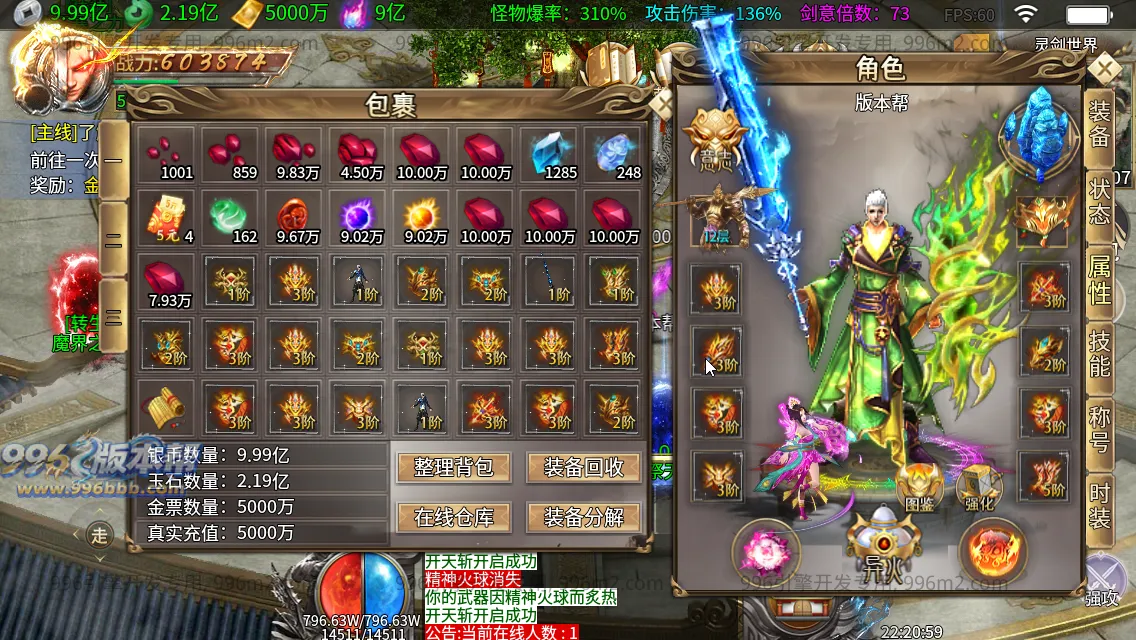Select the green jade item with 162
The image size is (1136, 640).
230,218
